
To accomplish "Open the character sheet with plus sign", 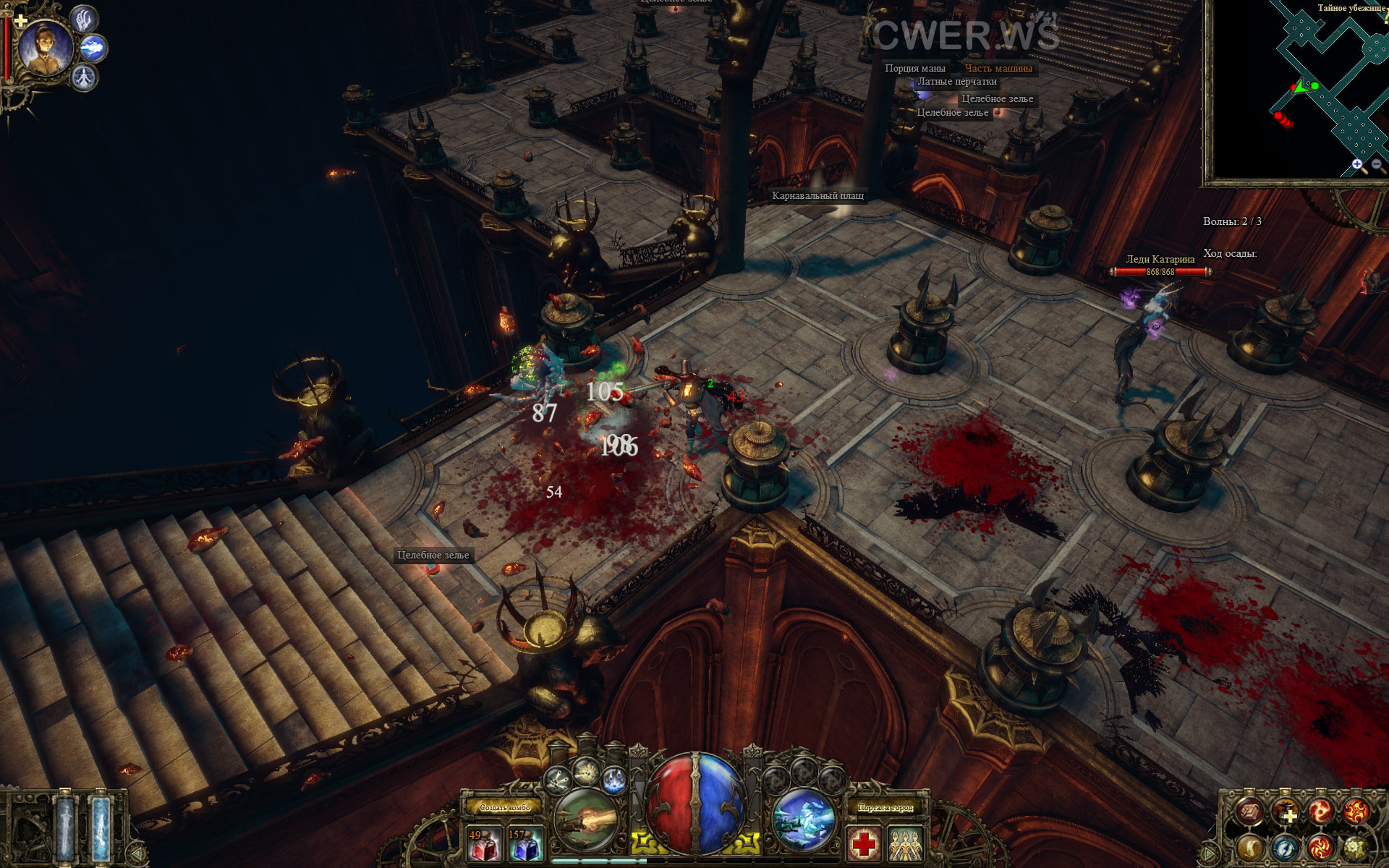I will pyautogui.click(x=1286, y=812).
